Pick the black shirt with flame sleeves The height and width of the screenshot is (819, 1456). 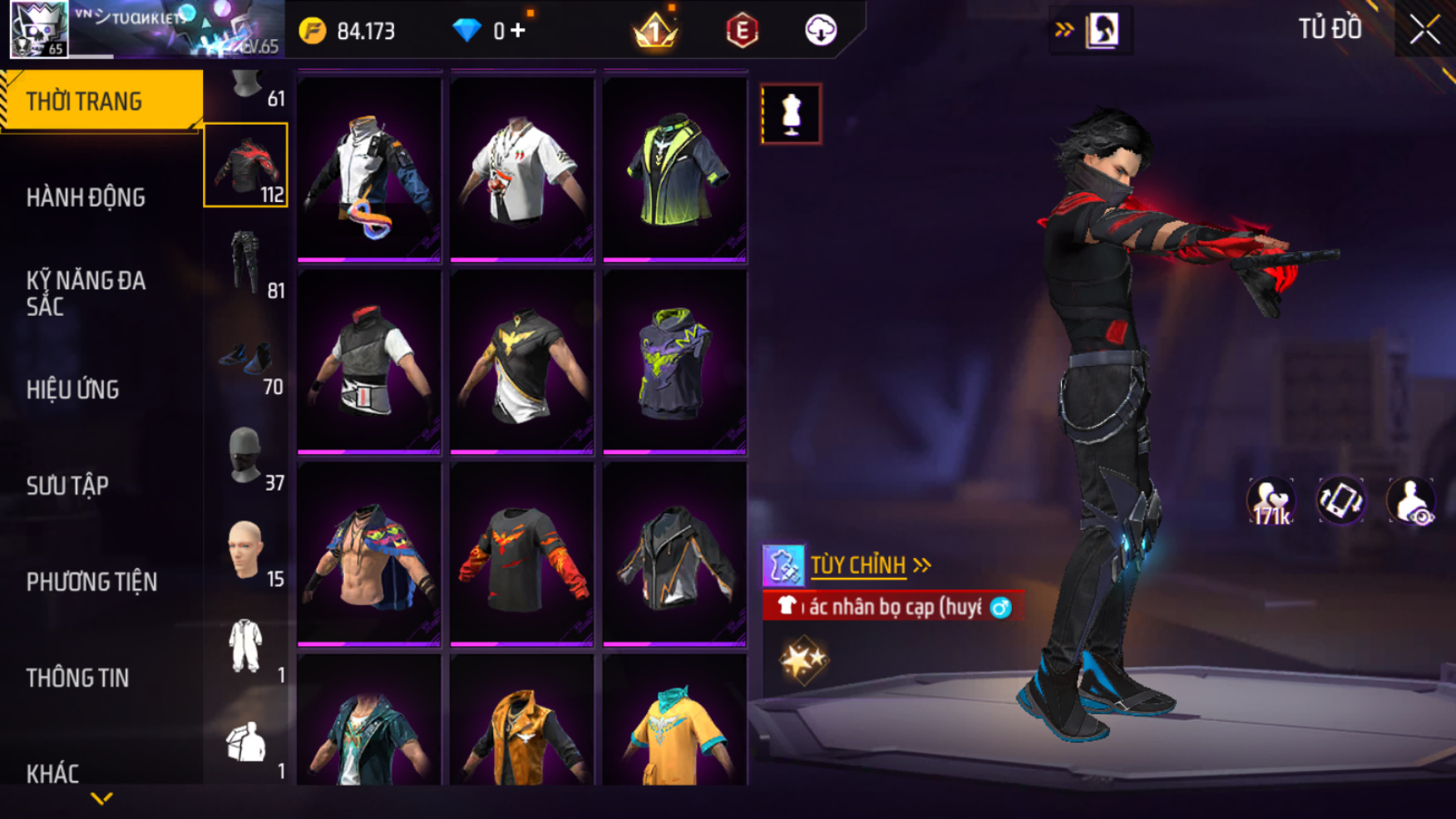coord(521,555)
